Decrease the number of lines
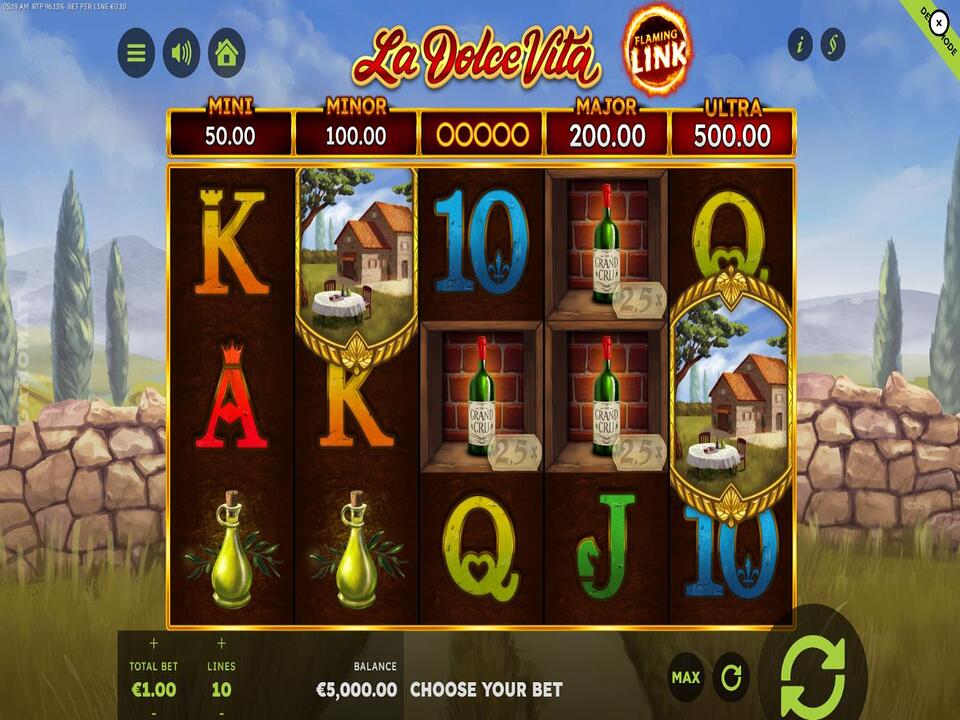The width and height of the screenshot is (960, 720). pos(221,713)
